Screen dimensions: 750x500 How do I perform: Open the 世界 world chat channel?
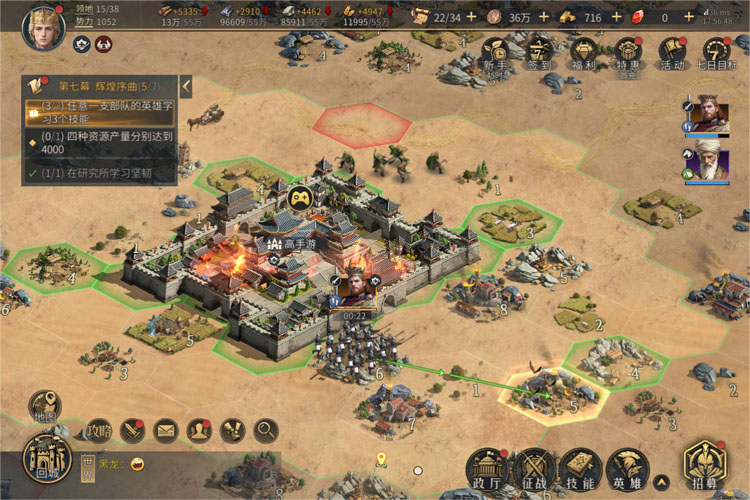click(87, 465)
